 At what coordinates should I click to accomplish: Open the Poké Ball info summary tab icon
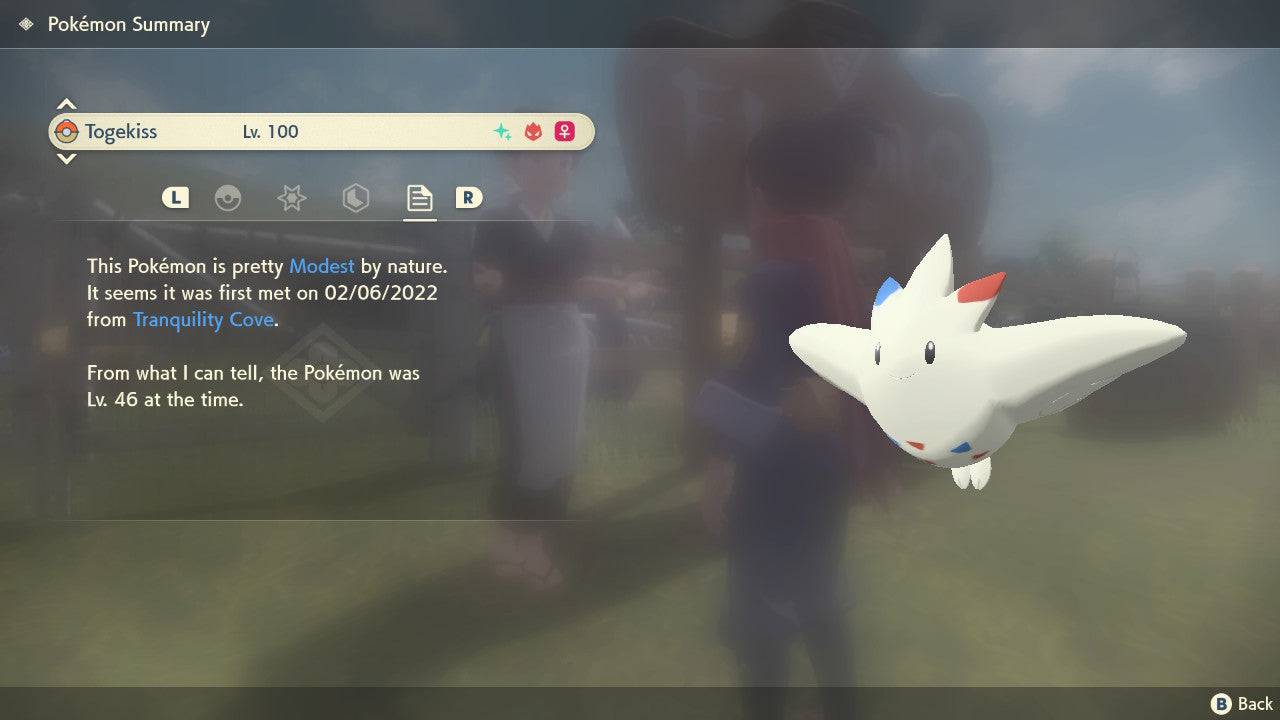pyautogui.click(x=230, y=198)
